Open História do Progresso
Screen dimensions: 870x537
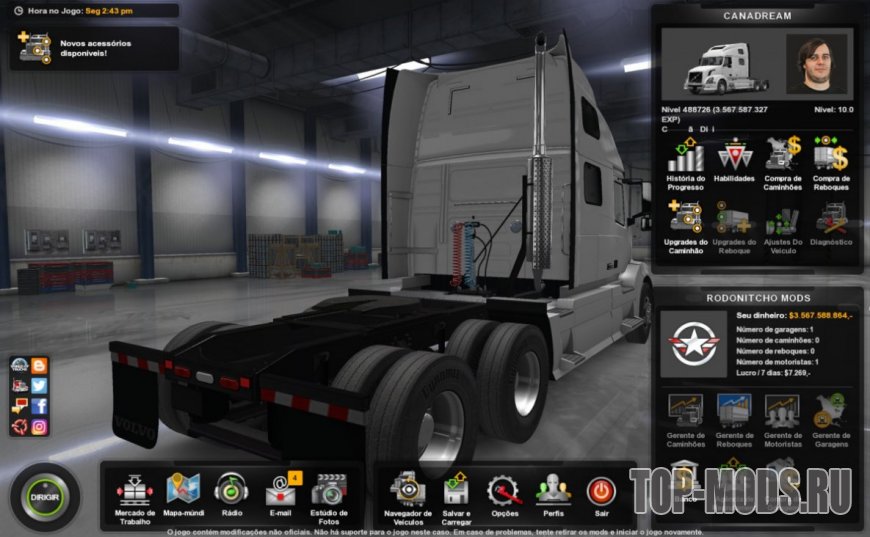(686, 162)
